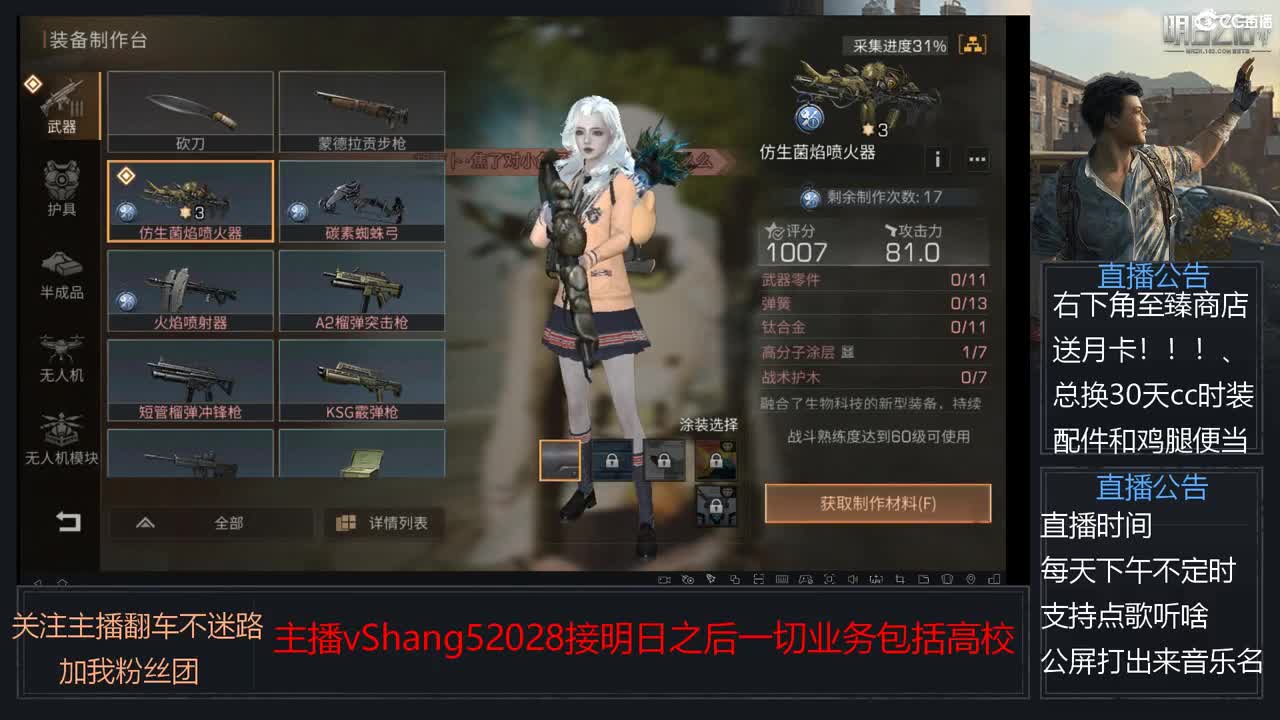Image resolution: width=1280 pixels, height=720 pixels.
Task: Select the 半成品 category icon in sidebar
Action: coord(63,270)
